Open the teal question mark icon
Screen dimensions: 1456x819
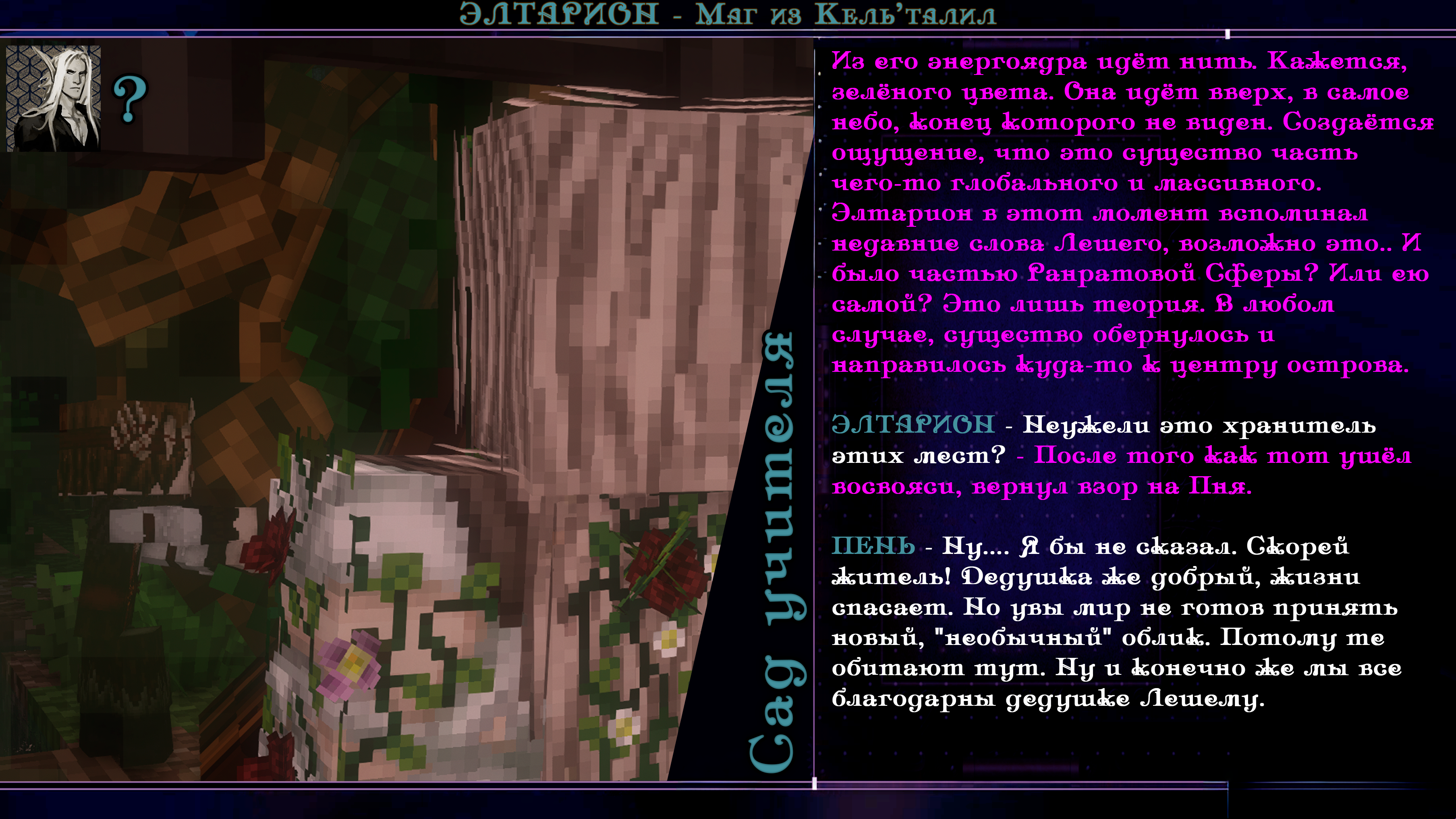click(130, 100)
